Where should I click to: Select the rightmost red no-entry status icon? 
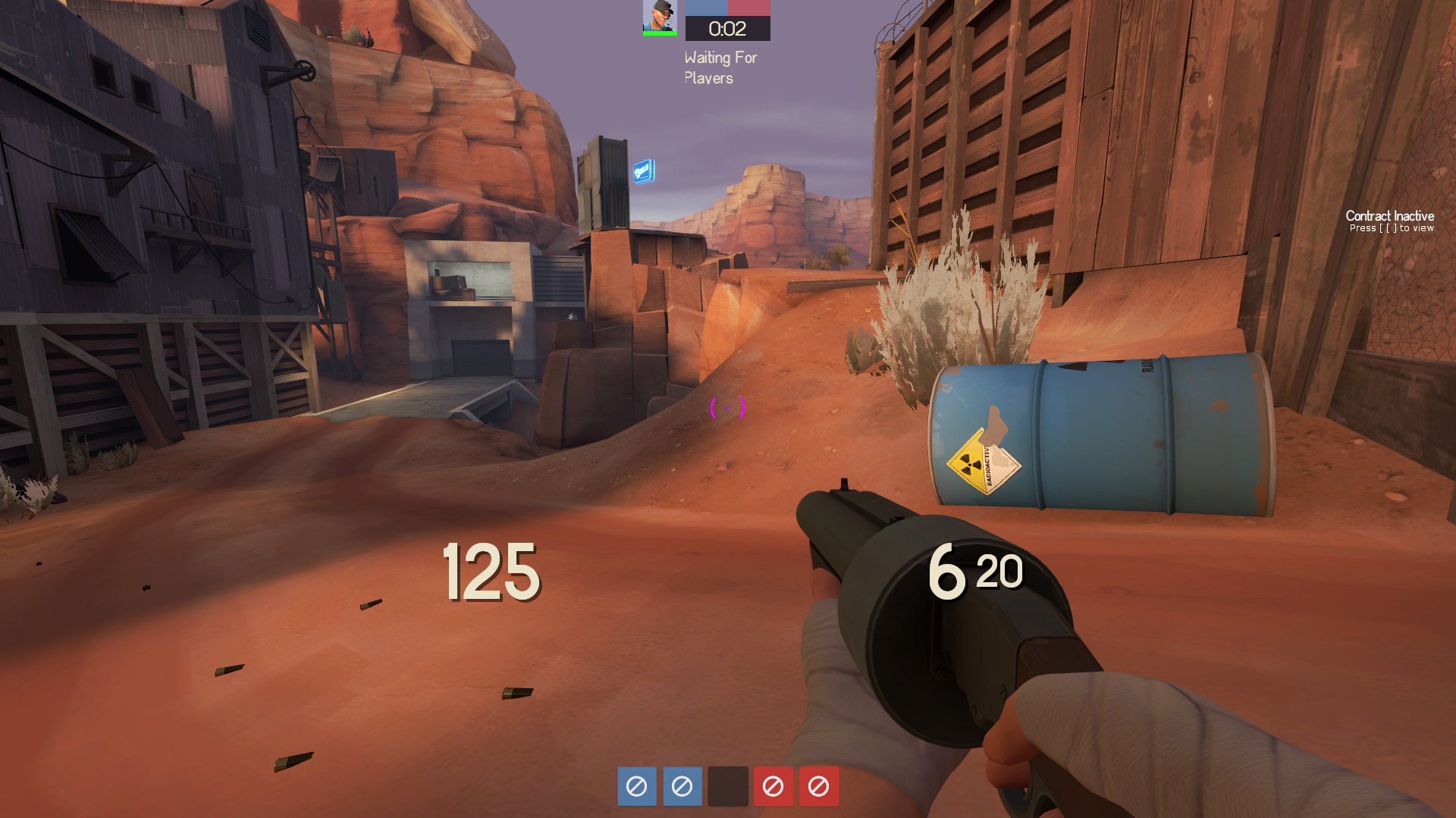point(818,787)
